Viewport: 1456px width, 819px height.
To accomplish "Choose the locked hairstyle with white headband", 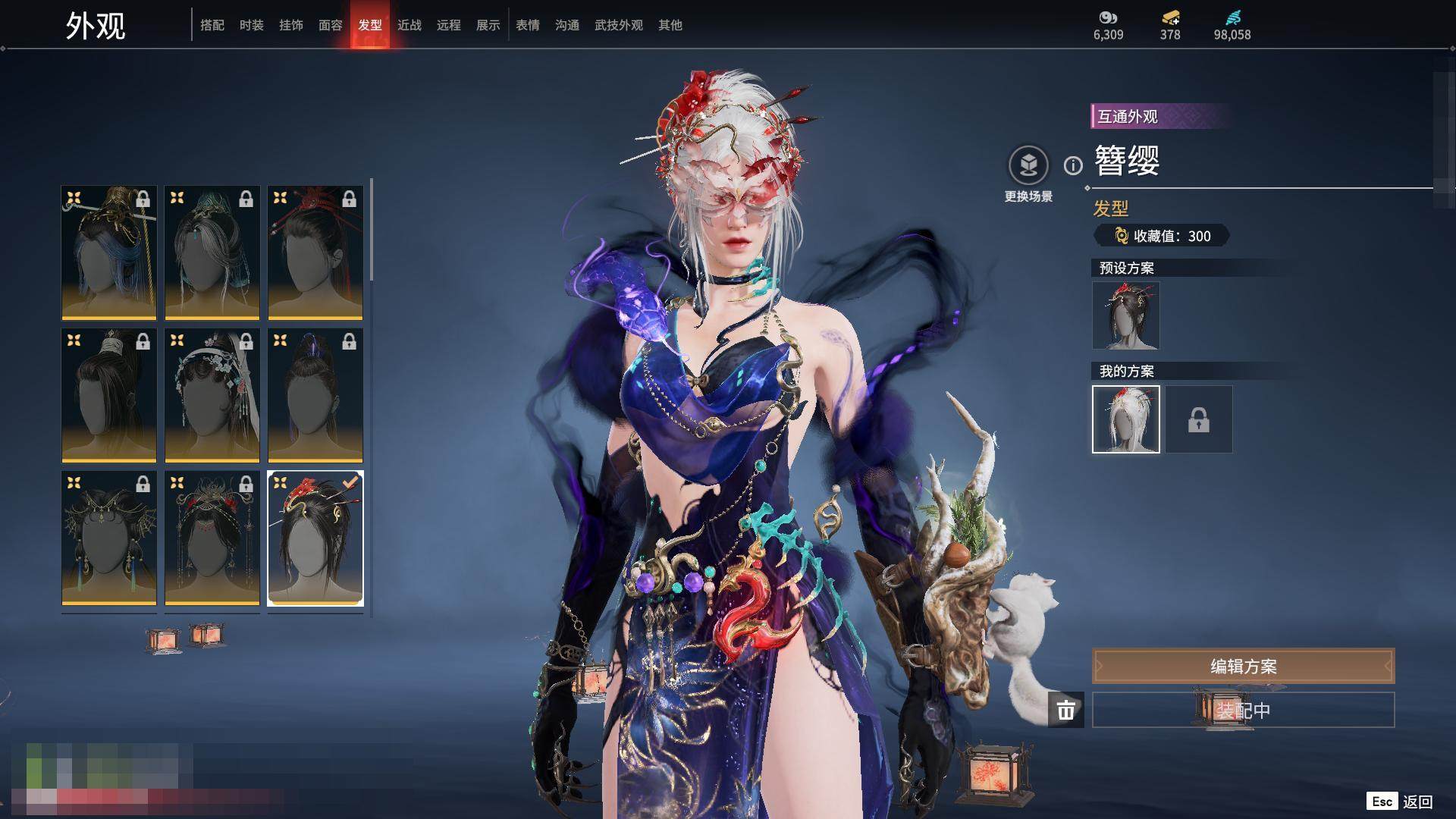I will pos(109,395).
